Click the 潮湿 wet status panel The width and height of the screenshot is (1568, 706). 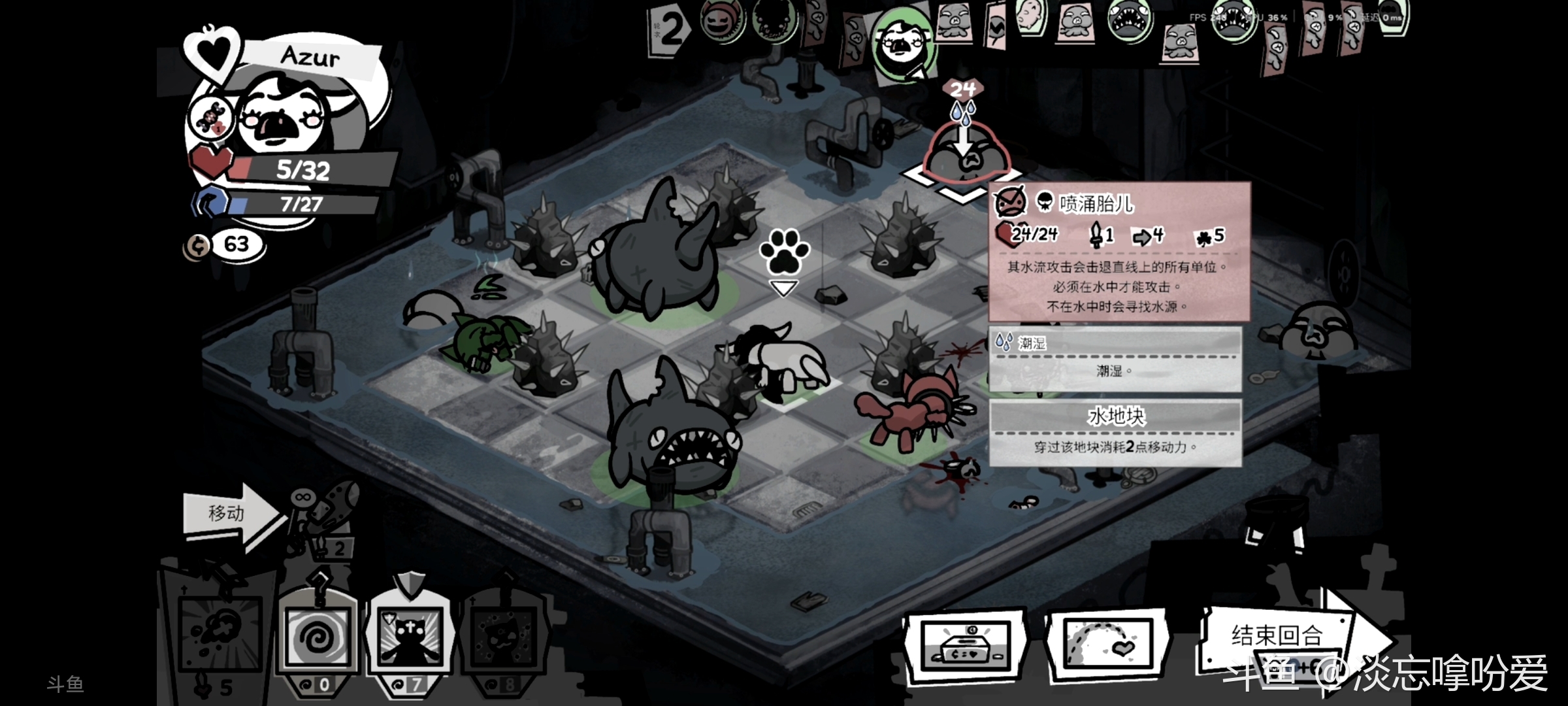coord(1115,358)
